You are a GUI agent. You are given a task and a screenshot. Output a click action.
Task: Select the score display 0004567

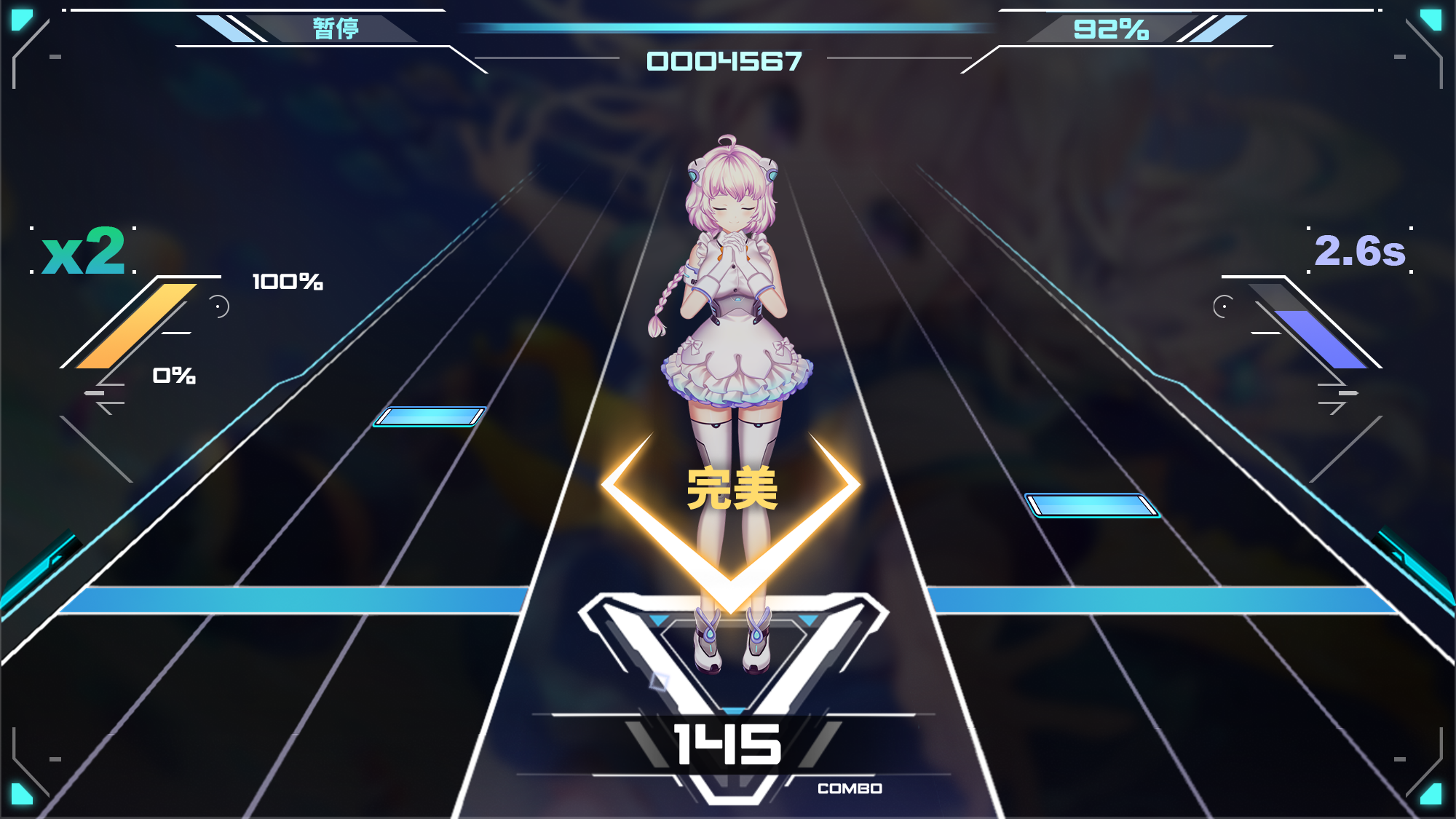pos(724,62)
